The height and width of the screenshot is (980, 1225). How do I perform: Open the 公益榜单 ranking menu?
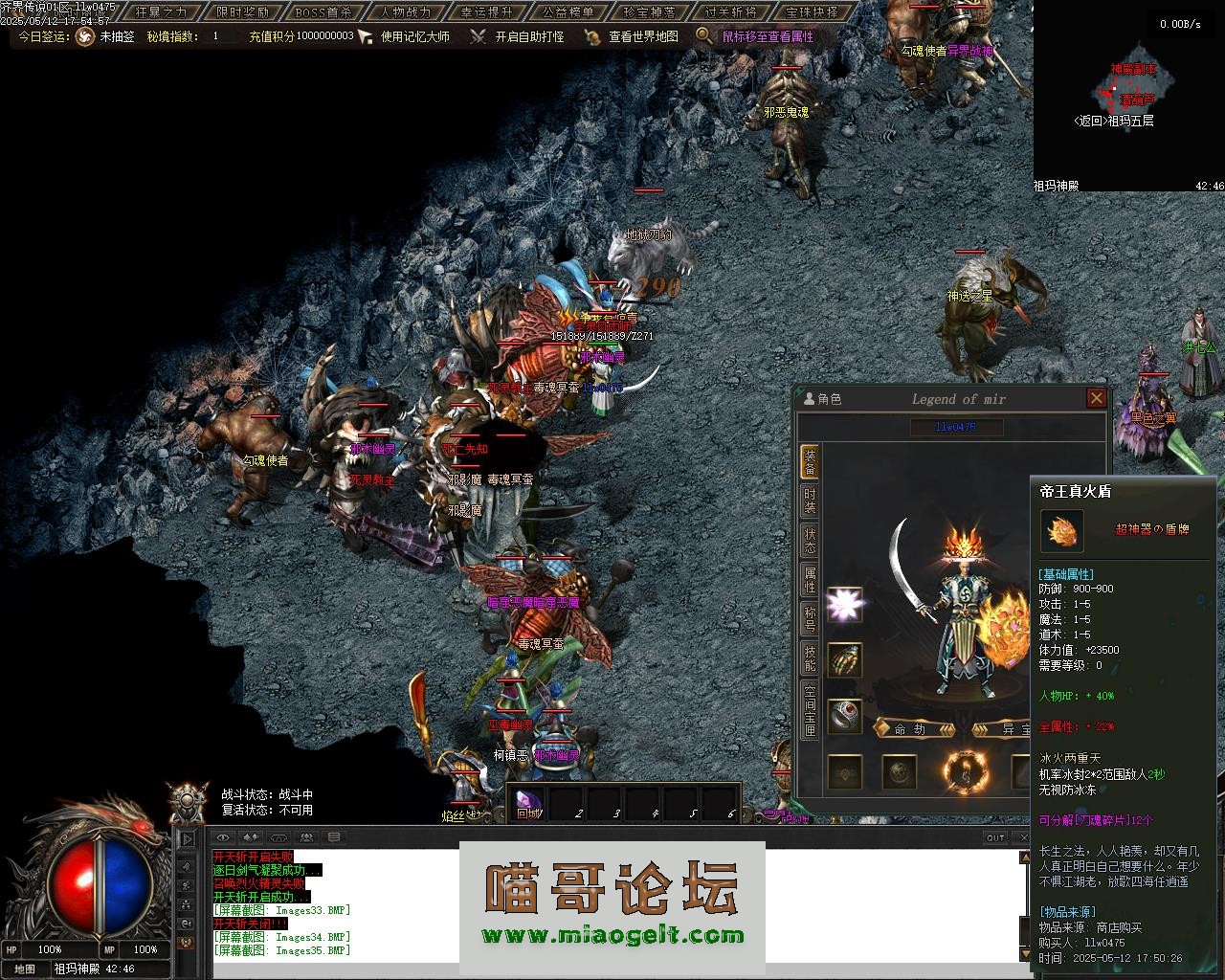click(x=568, y=12)
